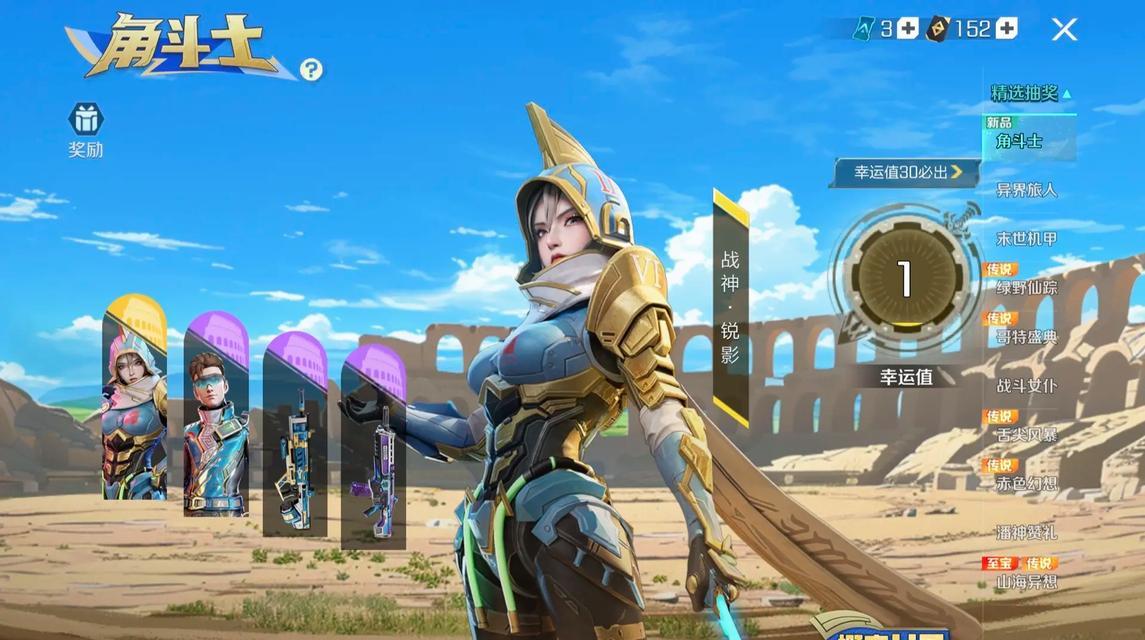1145x640 pixels.
Task: Add more gold currency with plus button
Action: (1006, 29)
